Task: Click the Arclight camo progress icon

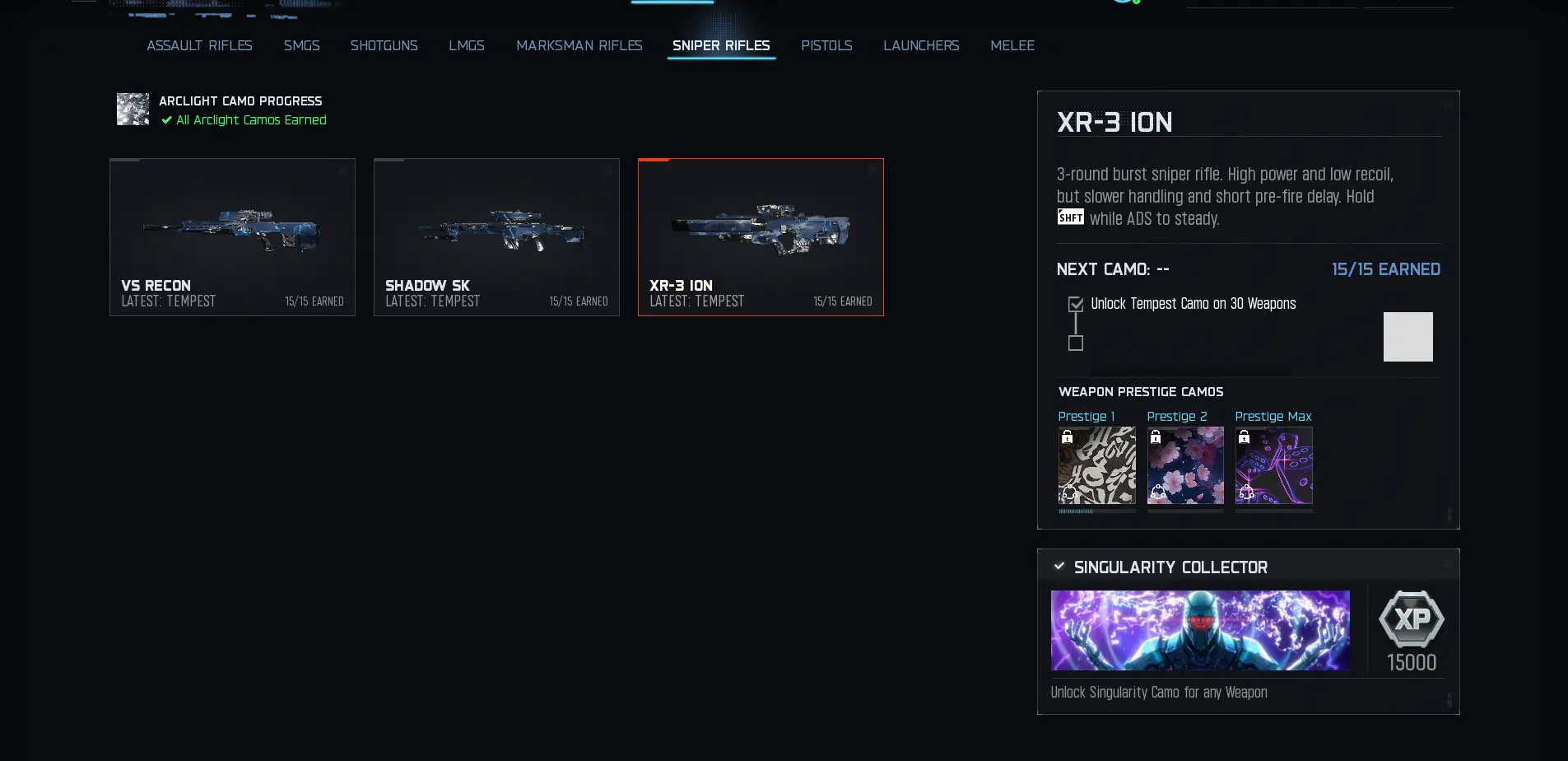Action: 132,109
